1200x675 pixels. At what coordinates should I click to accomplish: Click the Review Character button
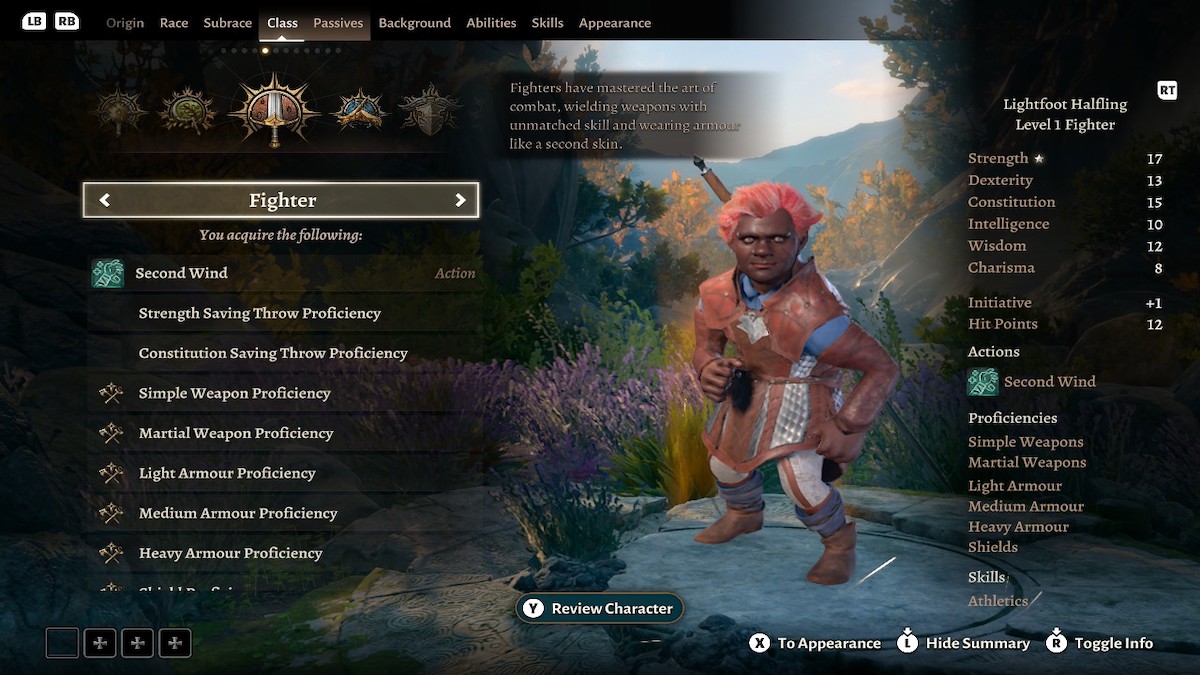click(600, 608)
